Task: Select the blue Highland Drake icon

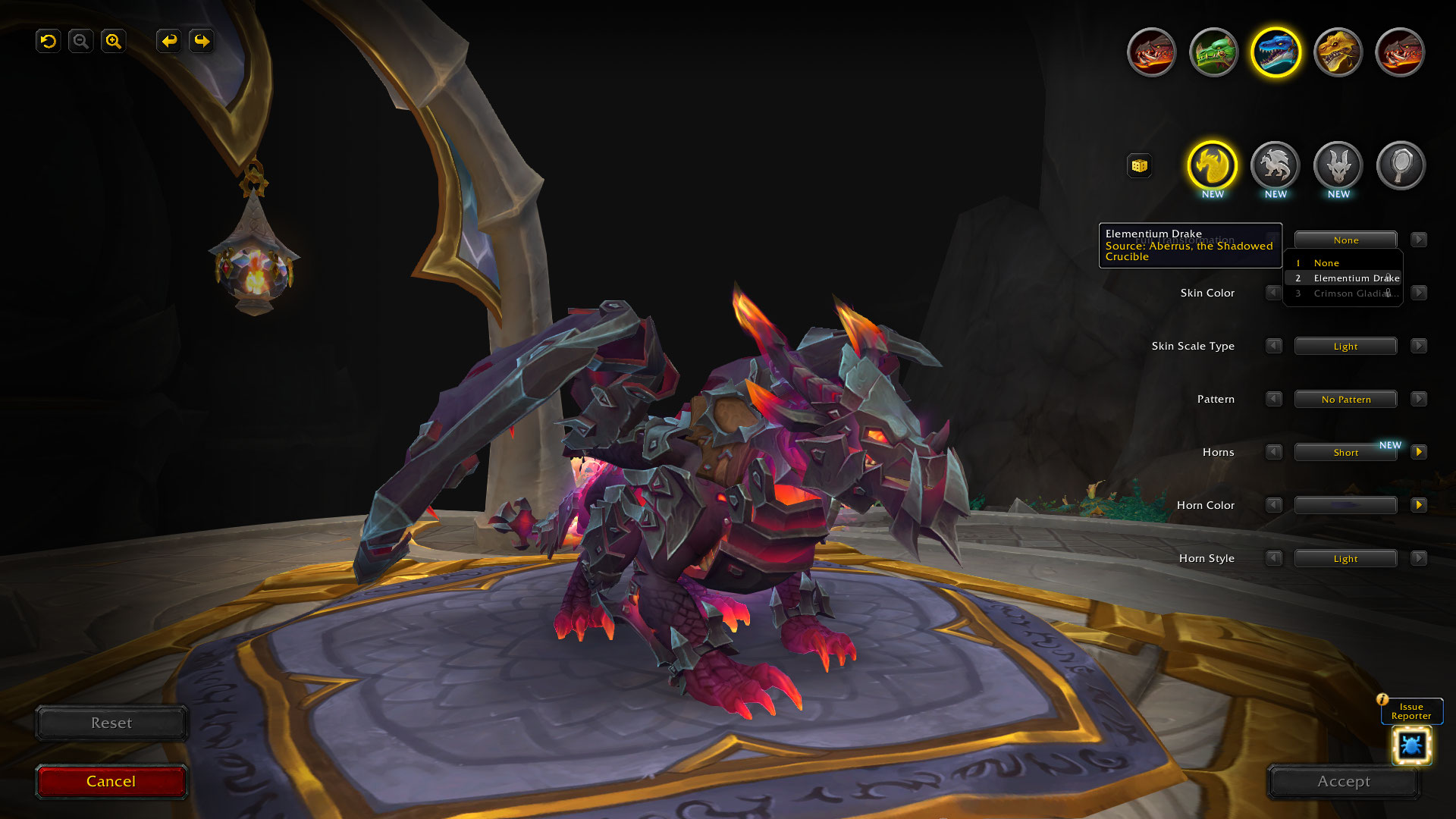Action: pos(1275,52)
